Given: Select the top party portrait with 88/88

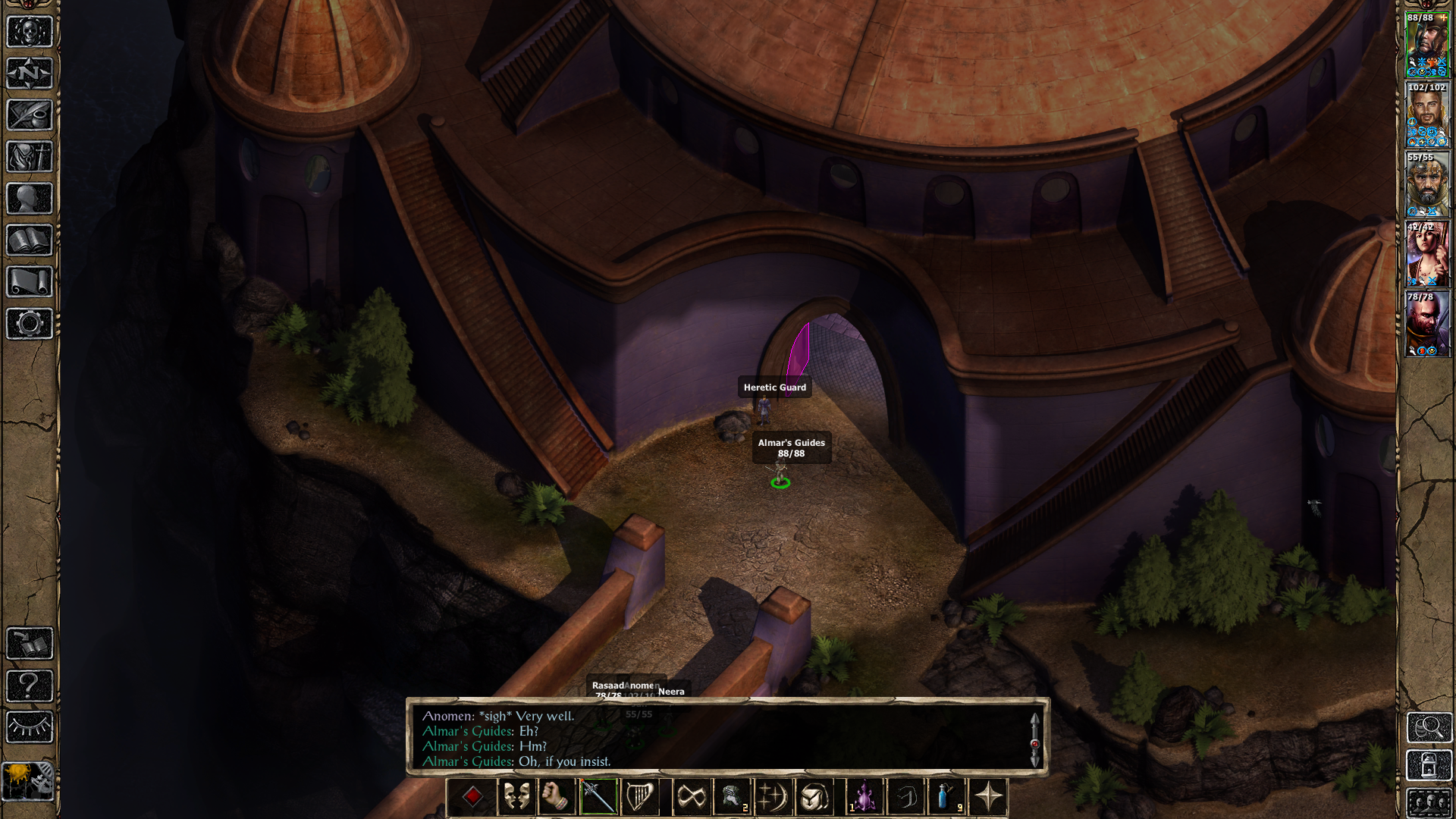Looking at the screenshot, I should 1427,45.
